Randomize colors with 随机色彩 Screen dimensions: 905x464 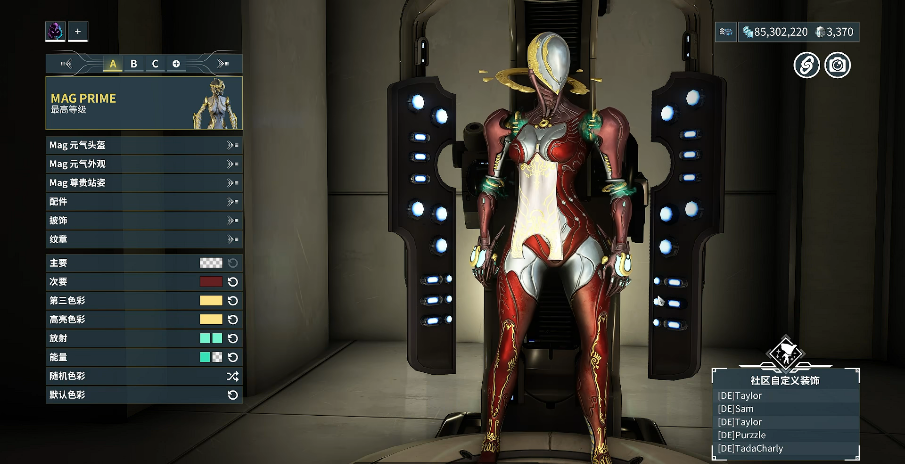233,377
